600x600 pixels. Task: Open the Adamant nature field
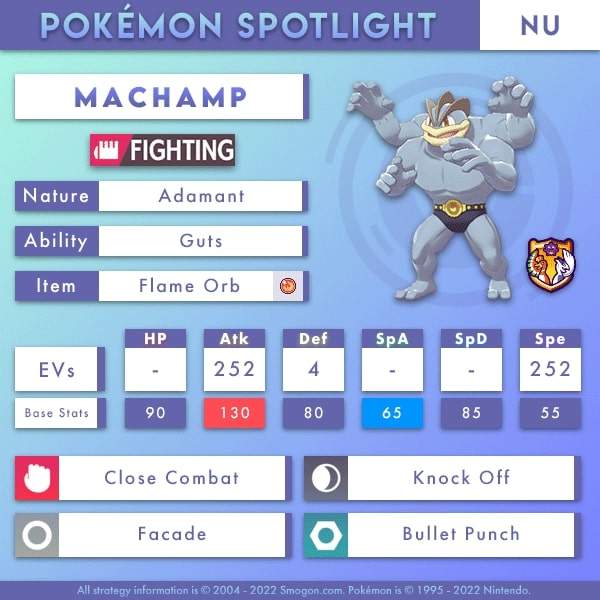[200, 196]
